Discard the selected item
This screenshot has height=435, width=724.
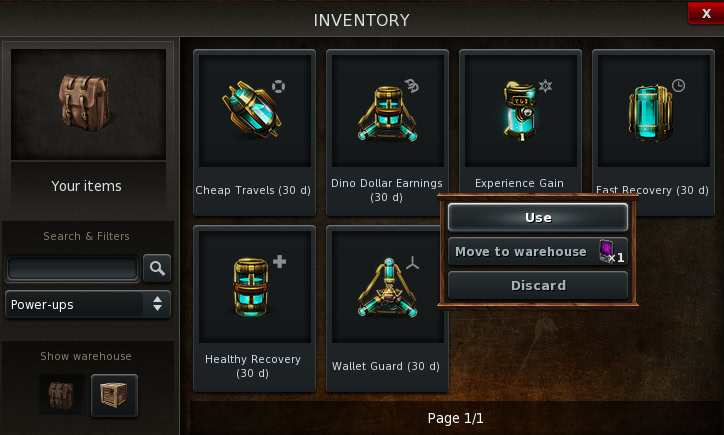click(538, 285)
